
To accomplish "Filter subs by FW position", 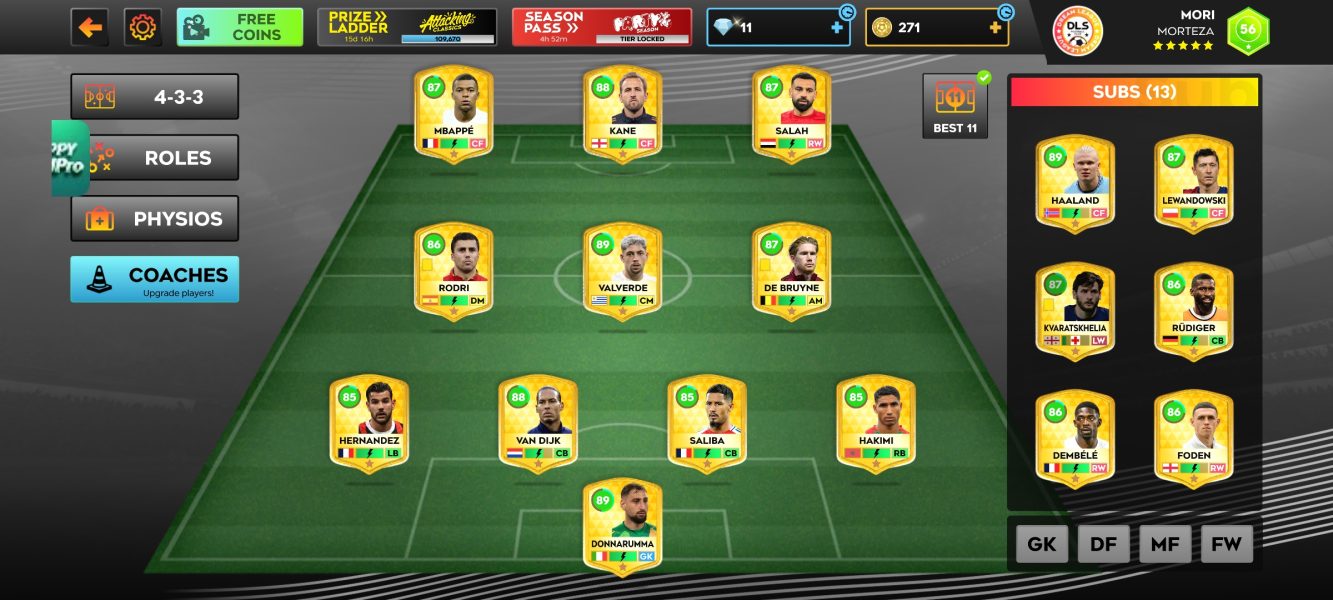I will tap(1226, 544).
